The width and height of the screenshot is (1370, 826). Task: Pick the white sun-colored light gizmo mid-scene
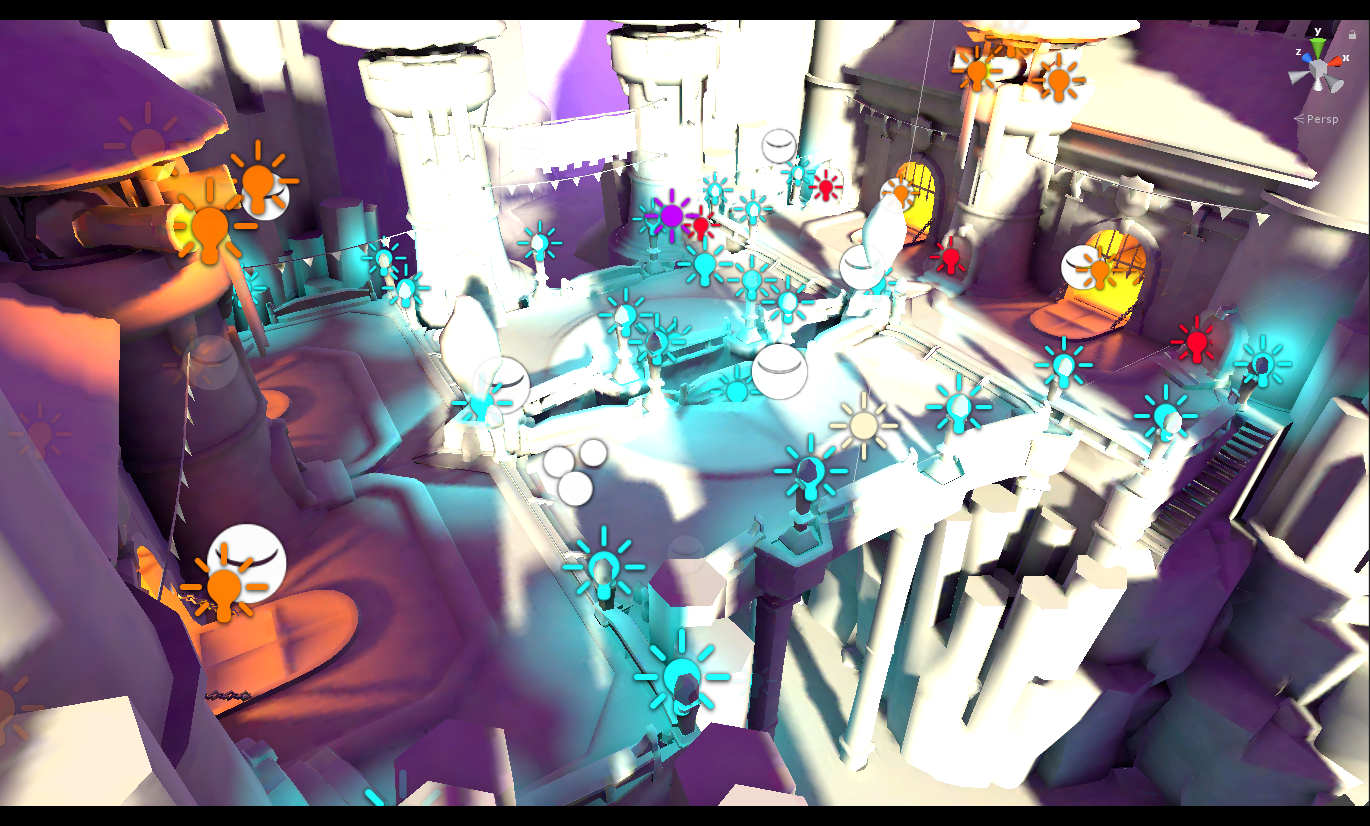tap(862, 424)
